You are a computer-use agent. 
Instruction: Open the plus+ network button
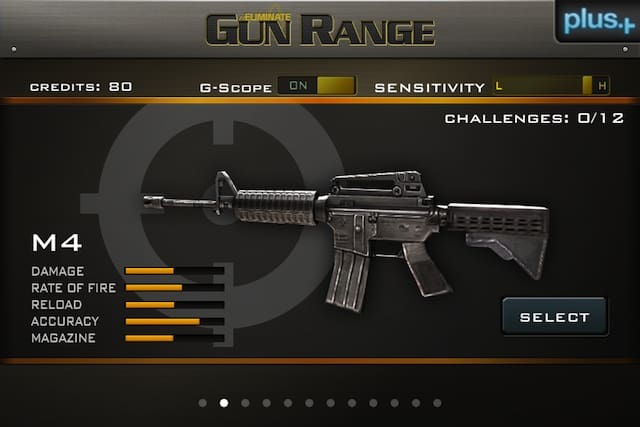pyautogui.click(x=597, y=20)
